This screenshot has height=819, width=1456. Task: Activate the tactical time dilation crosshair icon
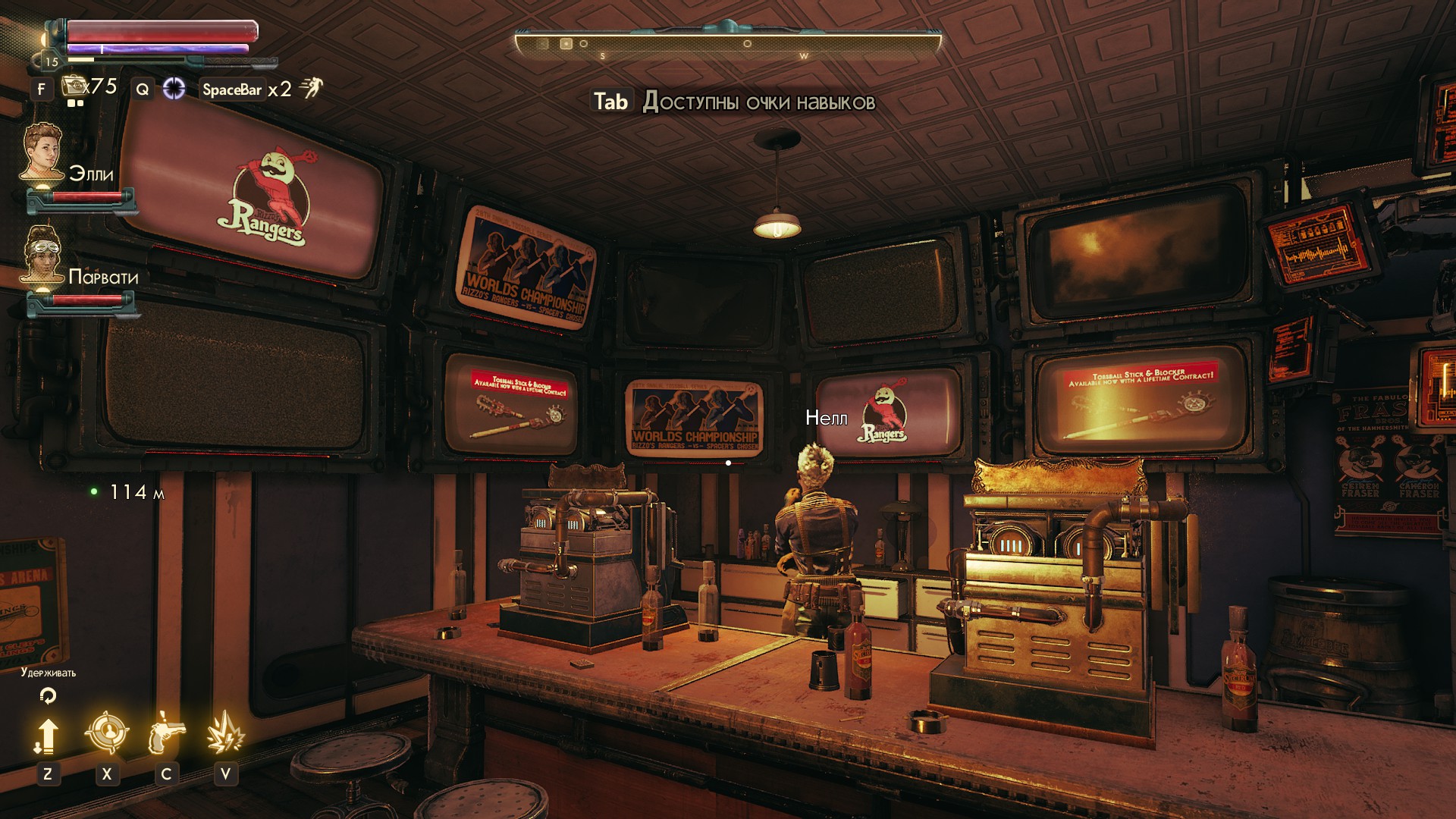(174, 89)
